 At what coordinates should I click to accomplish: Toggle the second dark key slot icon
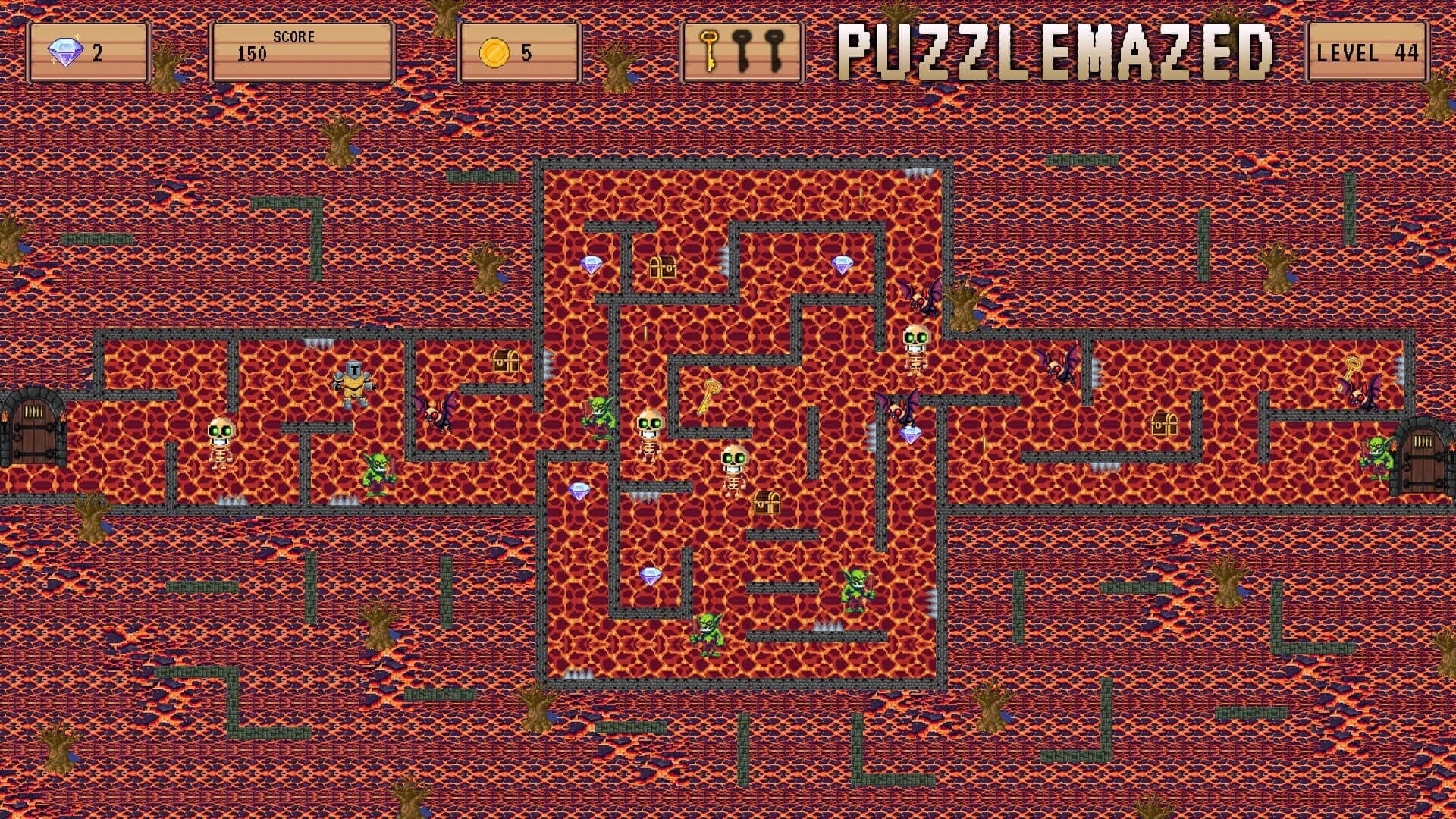click(773, 49)
